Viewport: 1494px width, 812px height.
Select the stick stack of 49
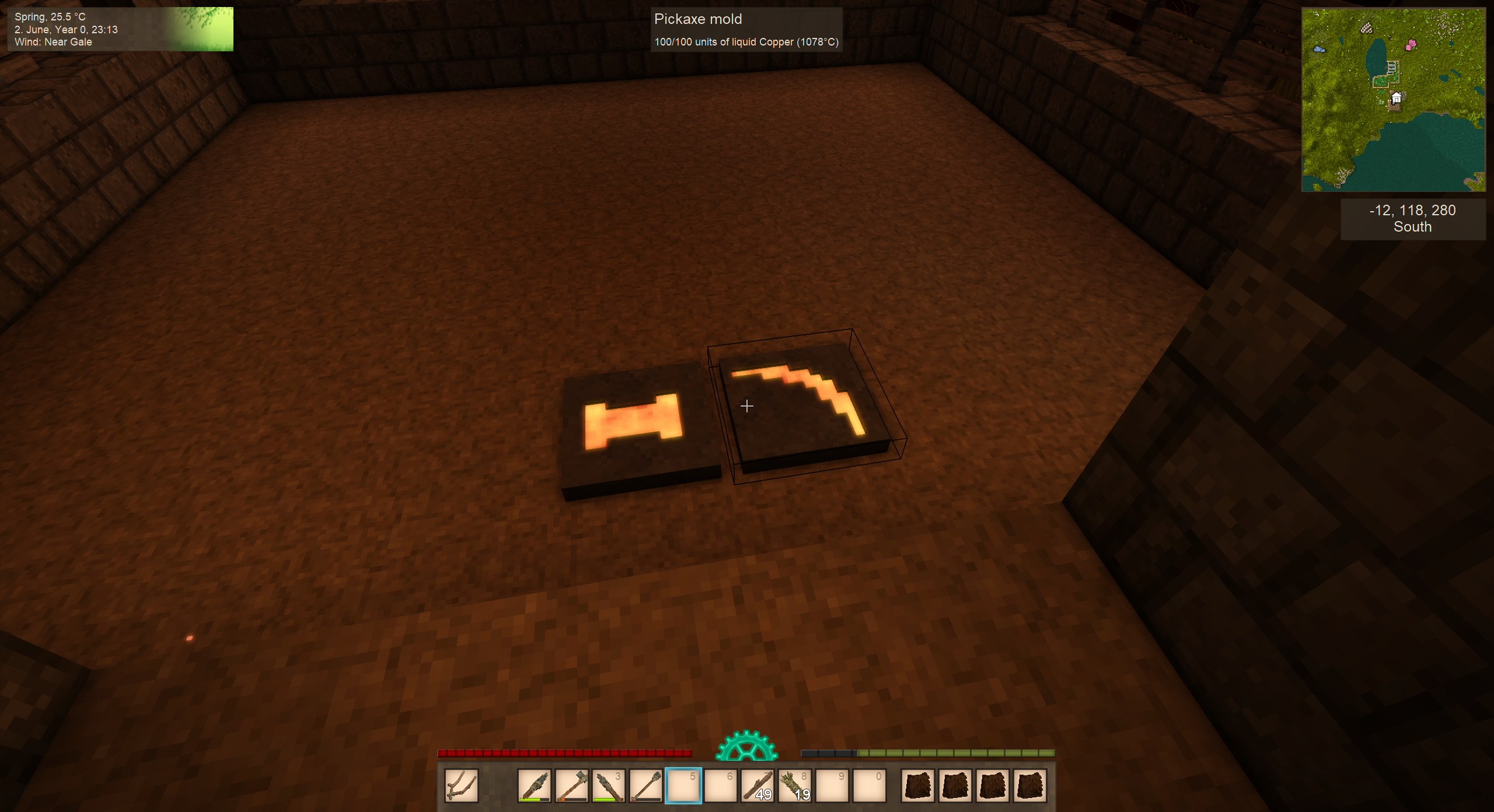758,785
